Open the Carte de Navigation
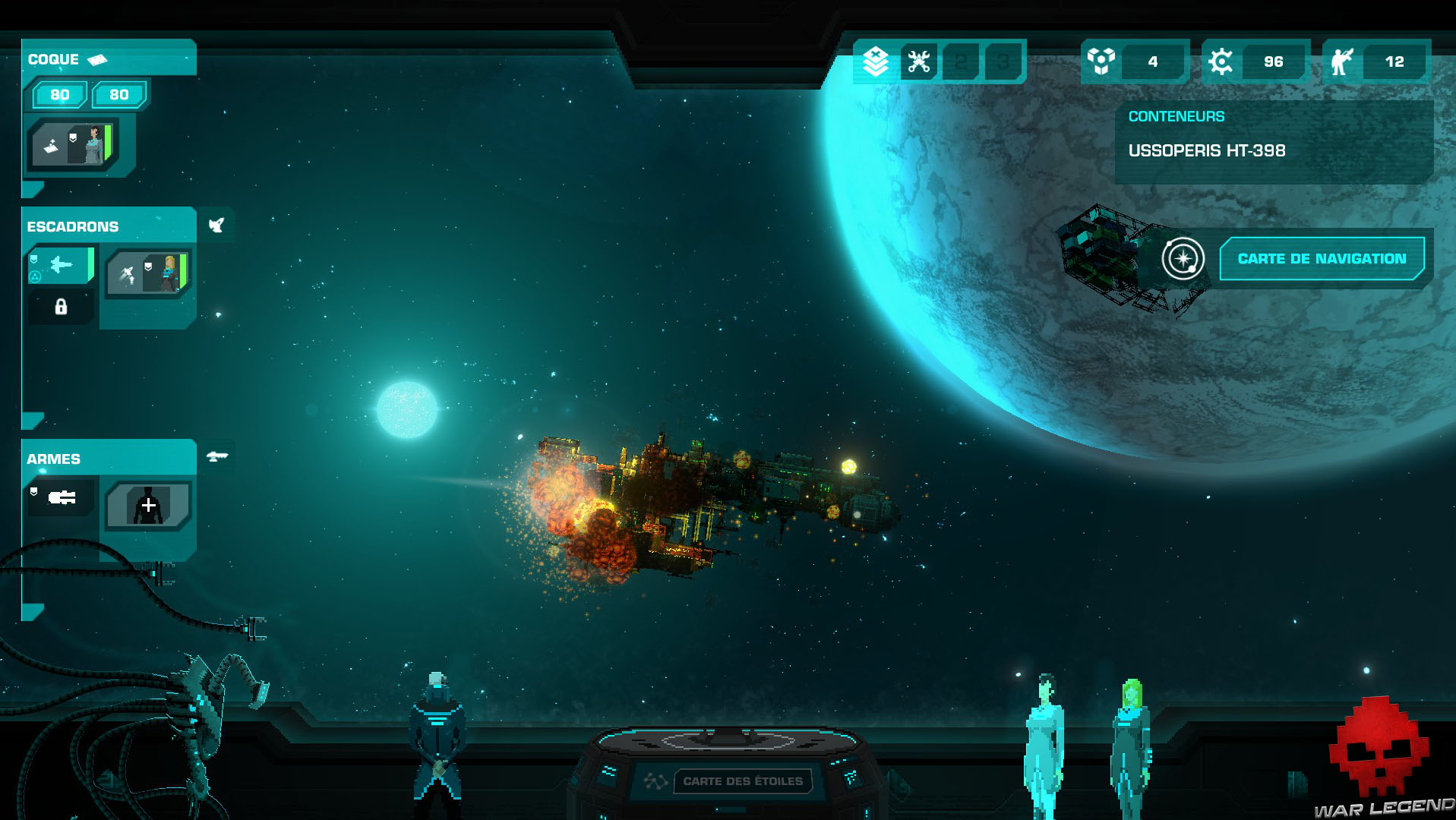1456x820 pixels. [x=1321, y=259]
